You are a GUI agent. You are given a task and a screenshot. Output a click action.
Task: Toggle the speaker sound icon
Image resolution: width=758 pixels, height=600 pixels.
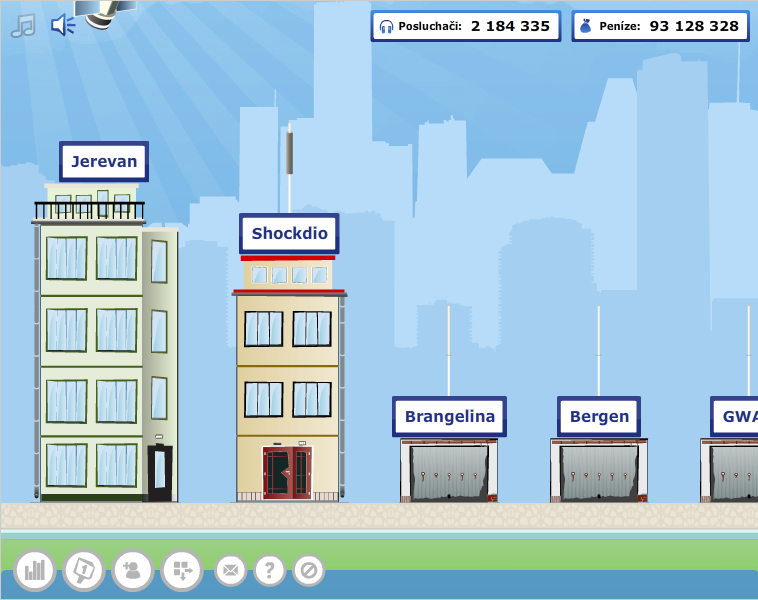[63, 25]
